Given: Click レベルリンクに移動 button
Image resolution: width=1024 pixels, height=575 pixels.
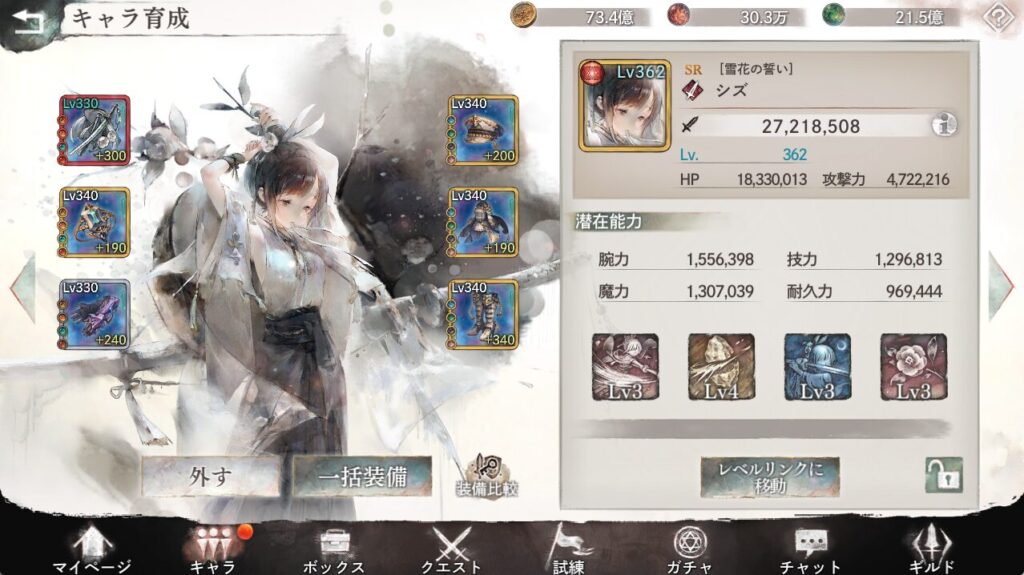Looking at the screenshot, I should coord(769,477).
